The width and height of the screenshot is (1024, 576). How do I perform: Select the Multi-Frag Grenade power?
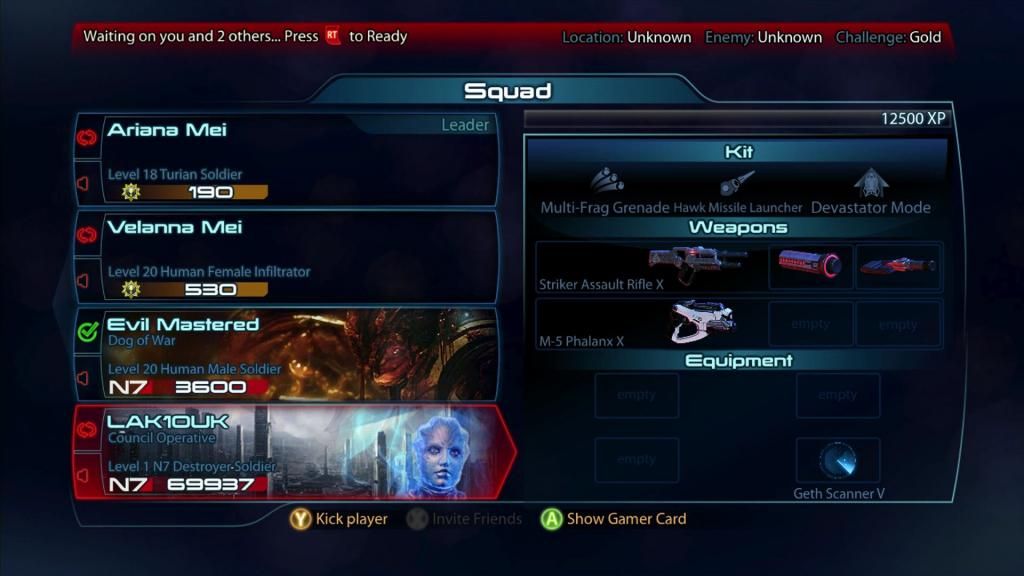(x=605, y=194)
